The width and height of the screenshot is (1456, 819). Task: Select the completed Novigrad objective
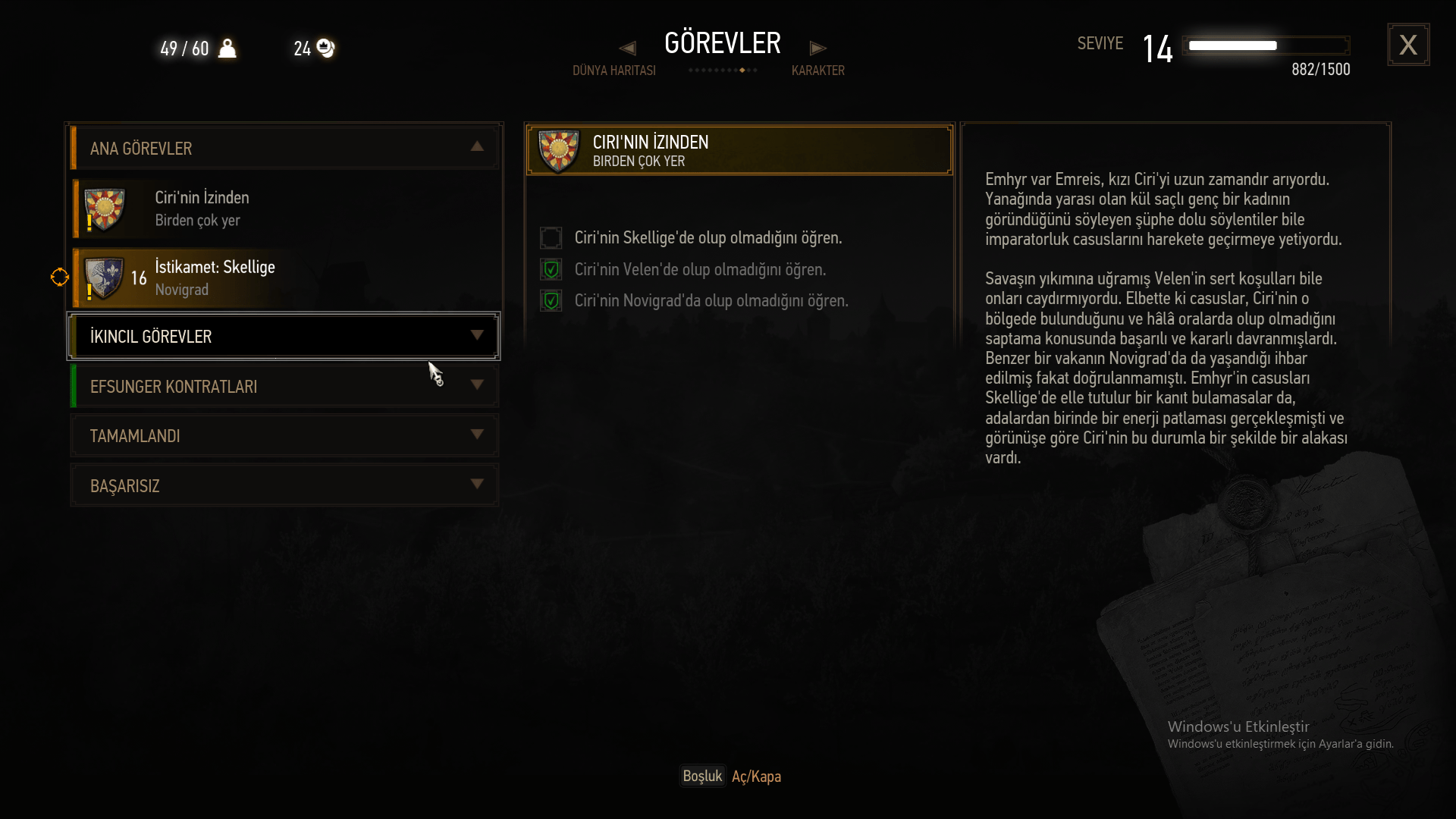pyautogui.click(x=711, y=301)
